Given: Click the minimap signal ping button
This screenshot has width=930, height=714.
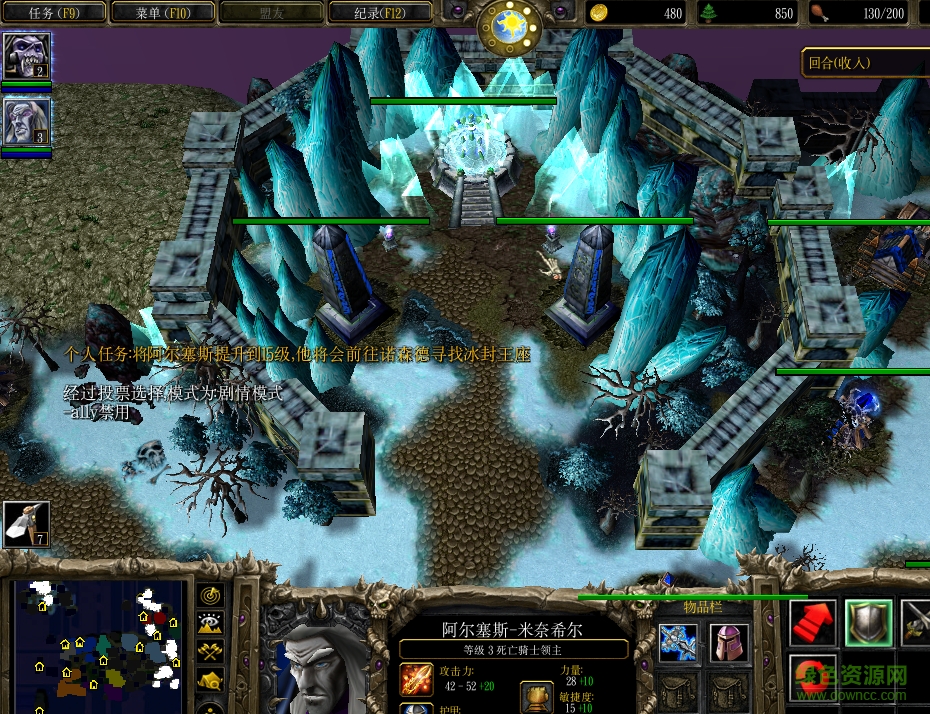Looking at the screenshot, I should click(209, 596).
